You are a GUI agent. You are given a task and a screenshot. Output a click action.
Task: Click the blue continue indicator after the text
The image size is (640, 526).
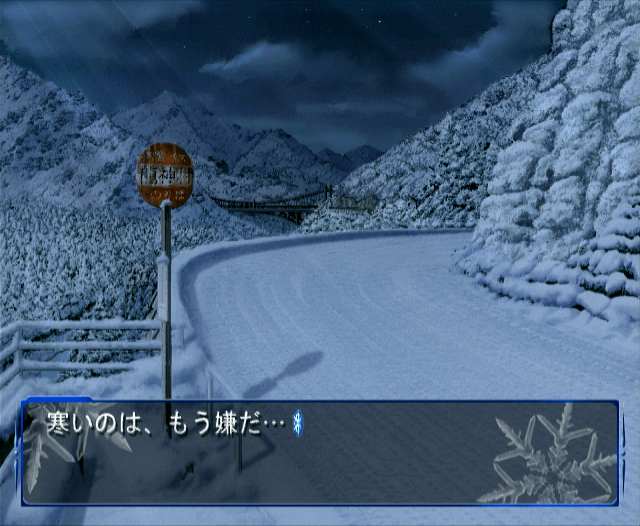click(297, 425)
